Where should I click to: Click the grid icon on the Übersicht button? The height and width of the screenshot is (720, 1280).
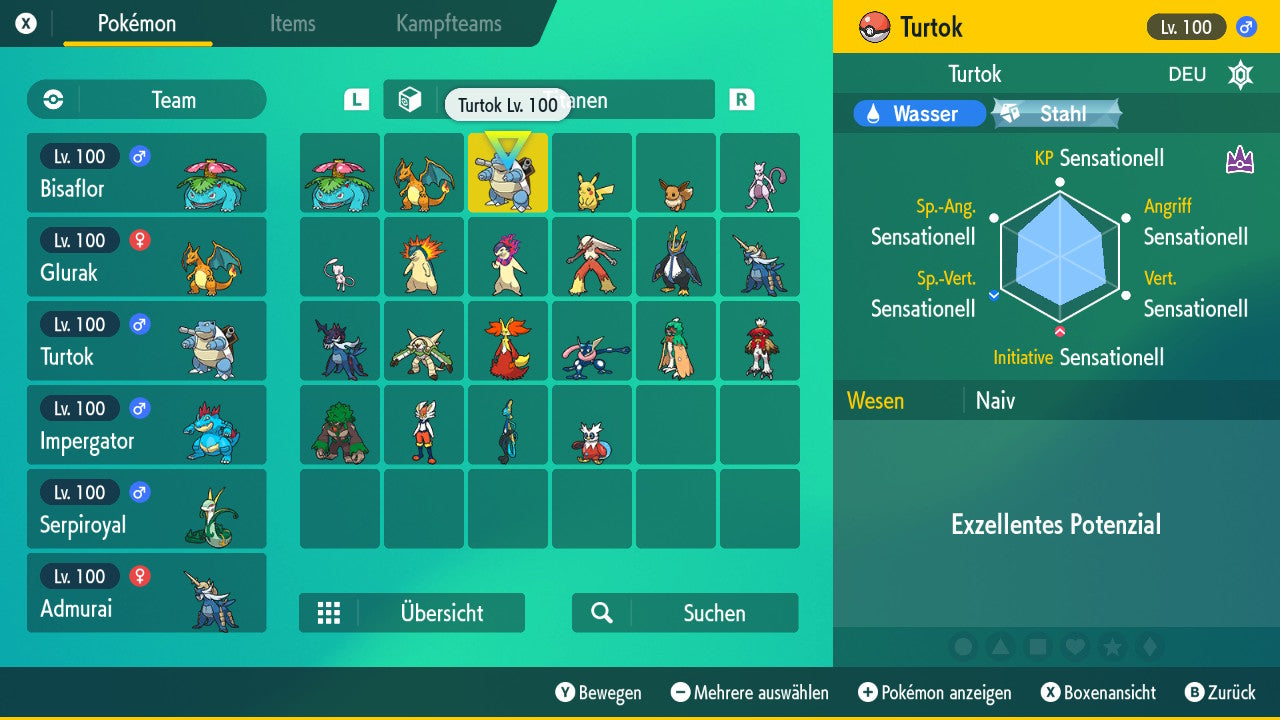[x=330, y=612]
